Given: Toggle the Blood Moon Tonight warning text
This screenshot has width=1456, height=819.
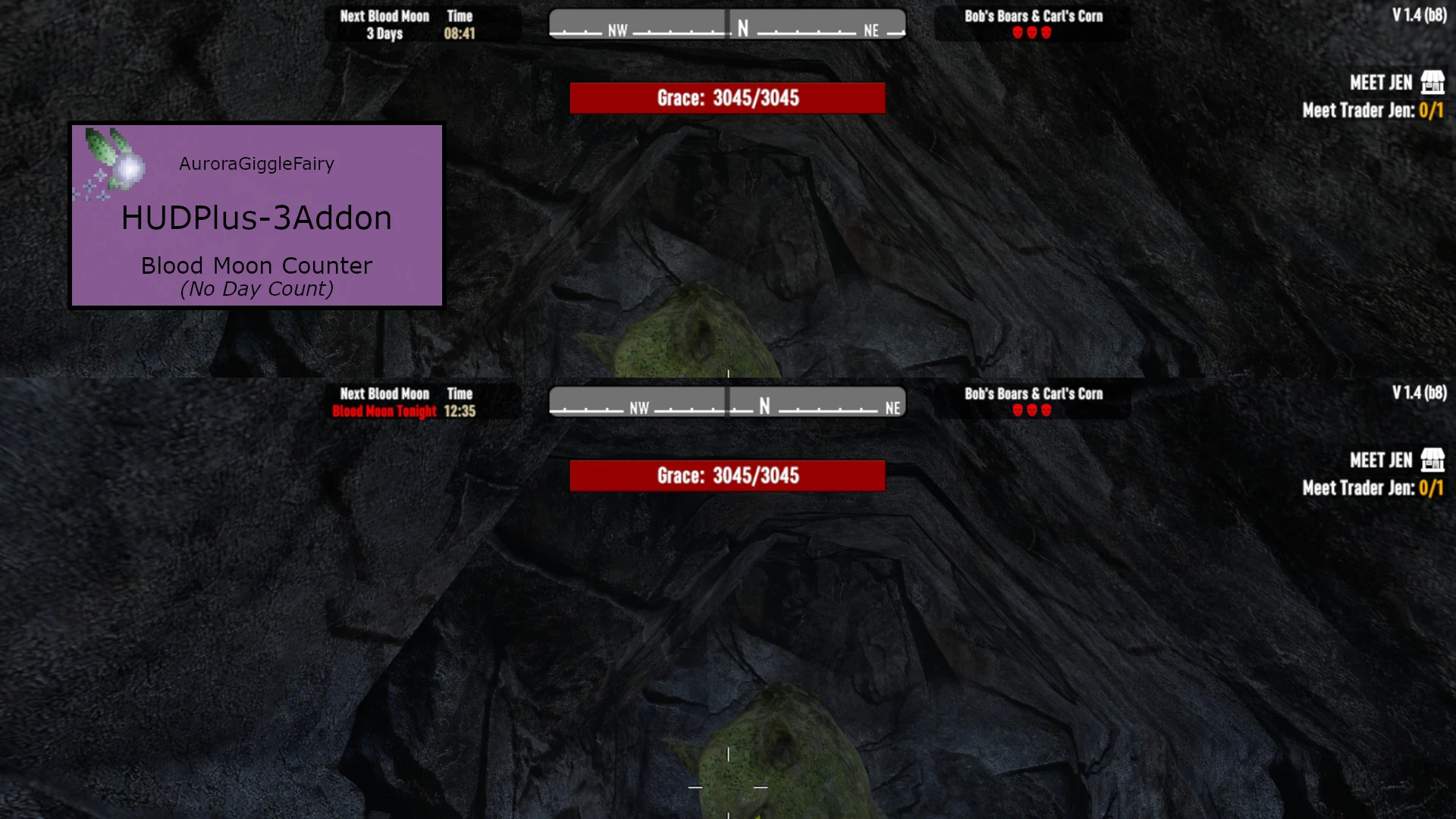Looking at the screenshot, I should click(x=384, y=411).
